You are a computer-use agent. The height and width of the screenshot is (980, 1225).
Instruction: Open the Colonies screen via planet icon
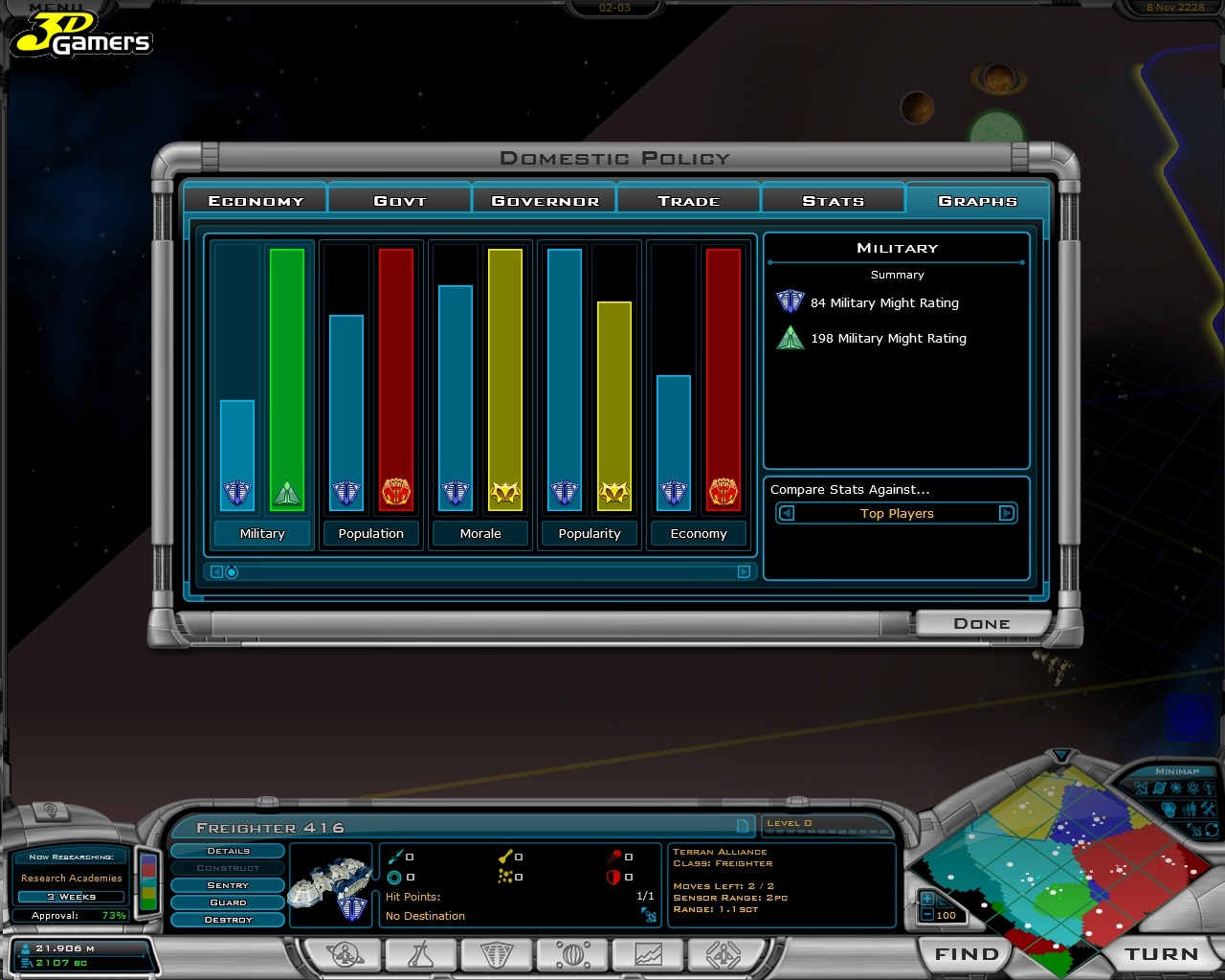tap(345, 953)
